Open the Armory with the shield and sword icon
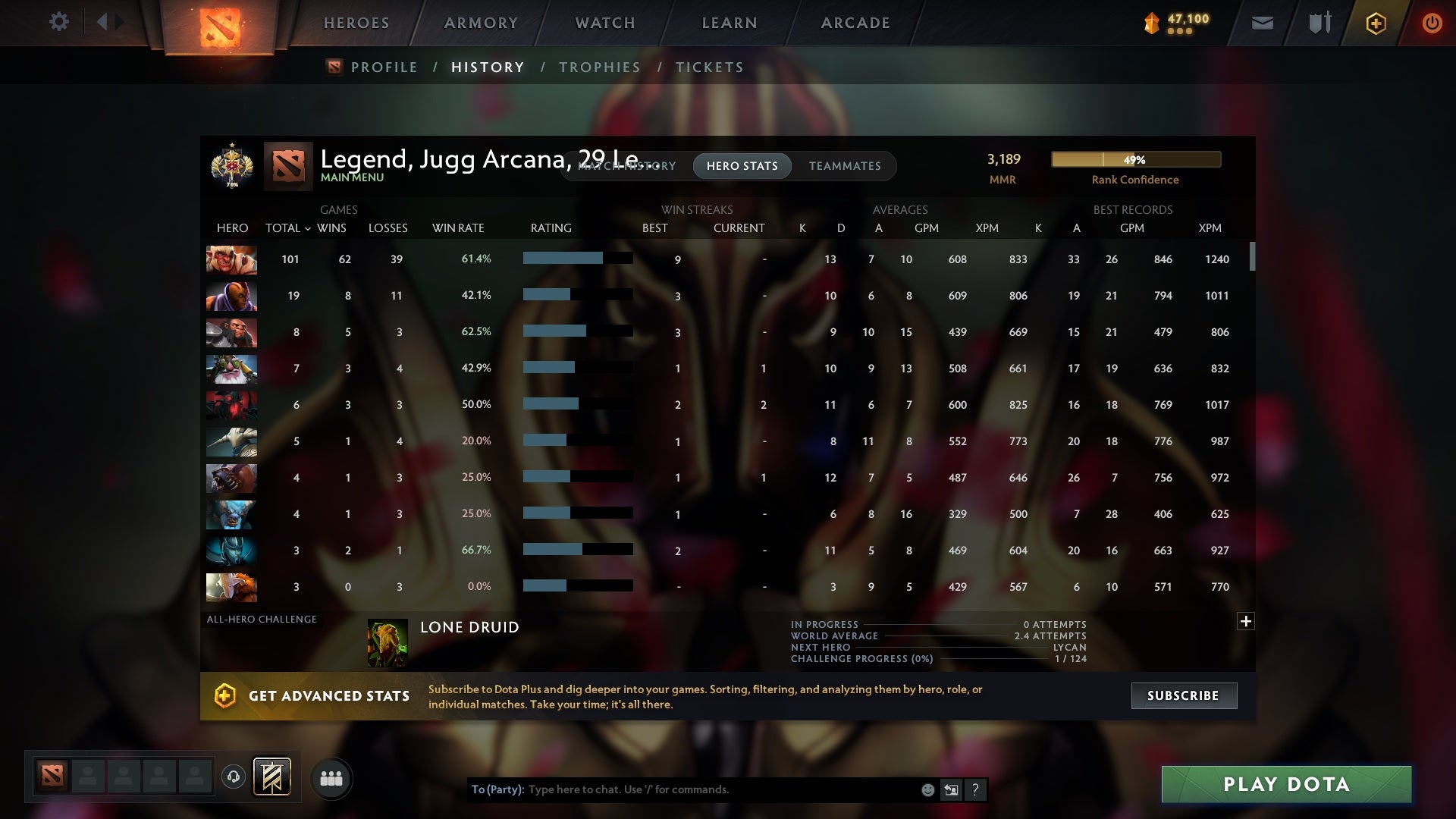 [x=1319, y=23]
